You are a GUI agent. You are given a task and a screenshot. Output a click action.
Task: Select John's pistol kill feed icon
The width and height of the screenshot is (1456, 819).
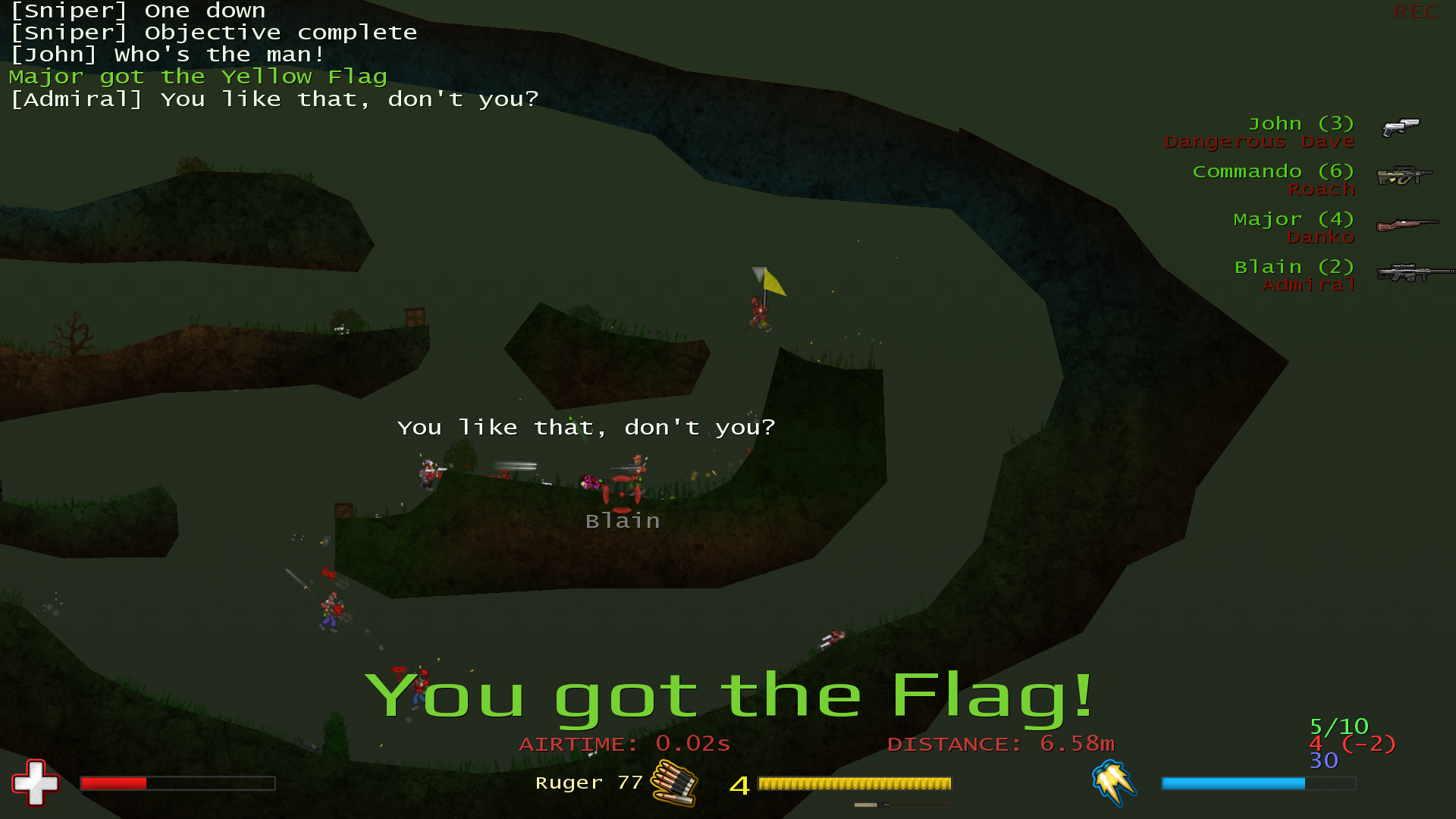[x=1400, y=127]
